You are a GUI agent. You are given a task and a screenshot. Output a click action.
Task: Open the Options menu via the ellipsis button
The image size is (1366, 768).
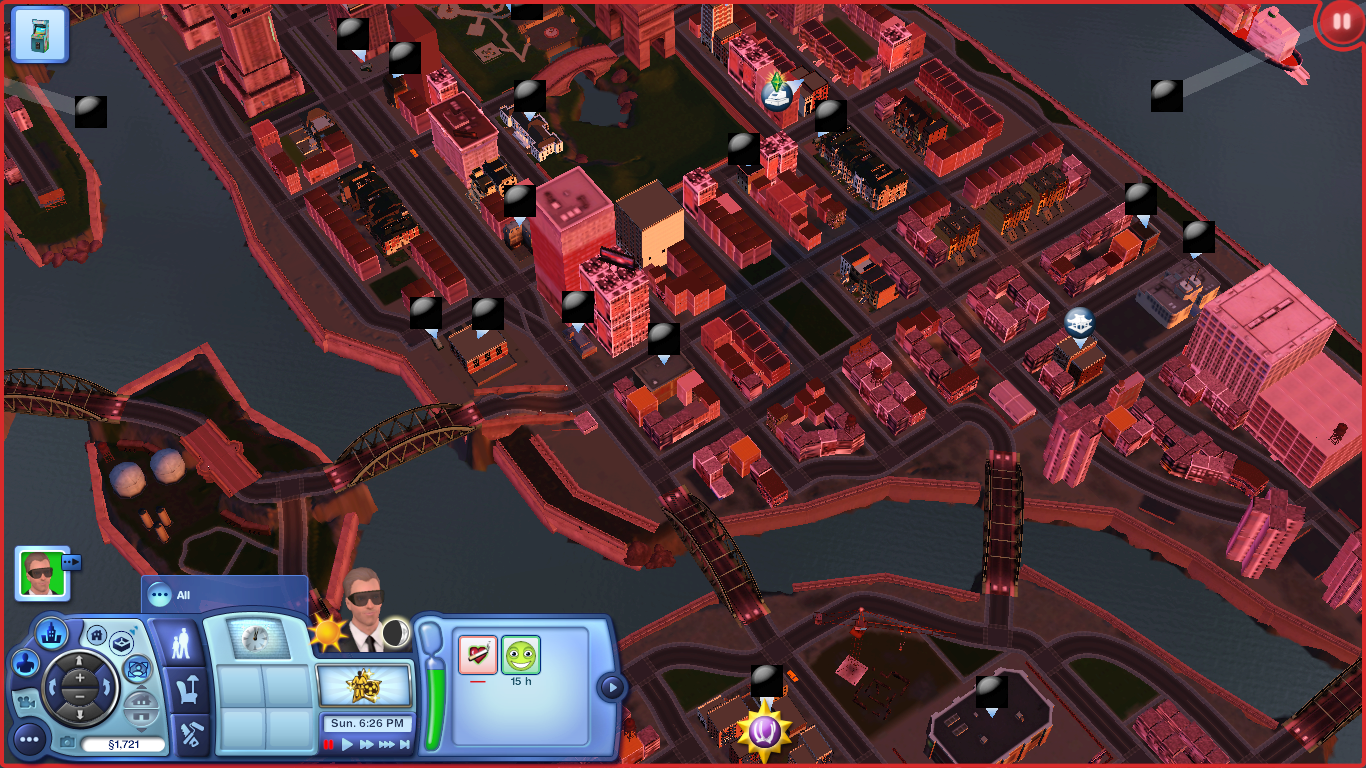(30, 740)
